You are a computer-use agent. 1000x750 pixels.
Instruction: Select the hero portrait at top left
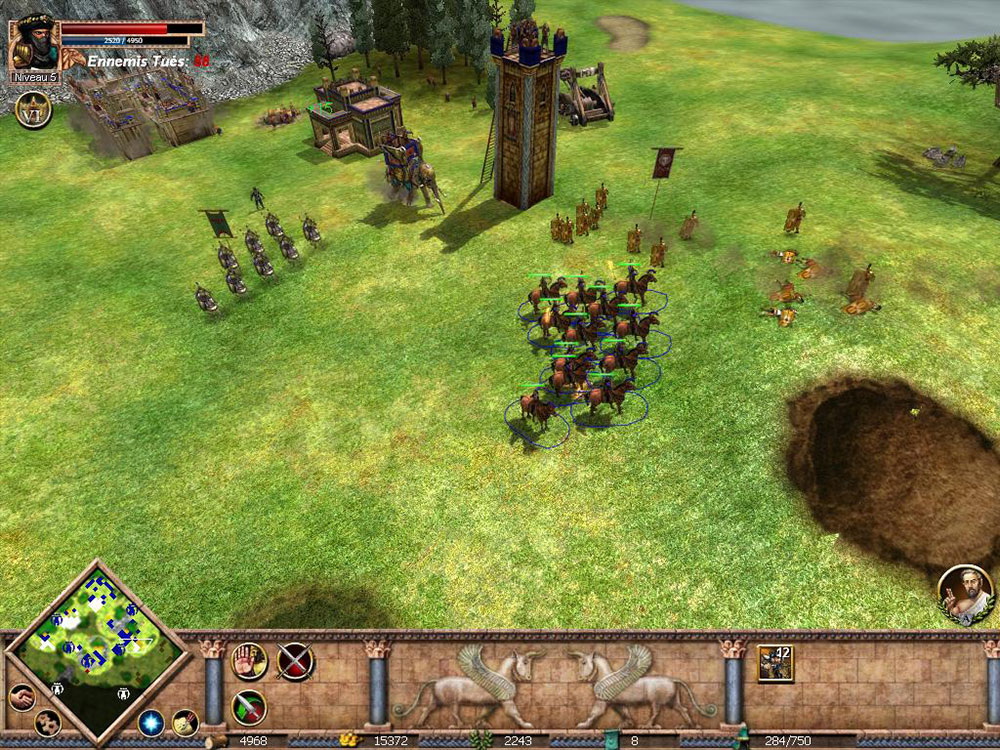33,44
